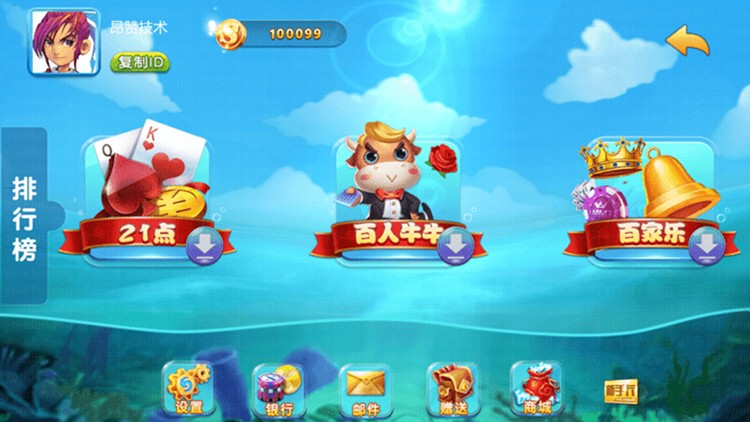The height and width of the screenshot is (422, 750).
Task: Check the 邮件 mail envelope
Action: coord(365,388)
